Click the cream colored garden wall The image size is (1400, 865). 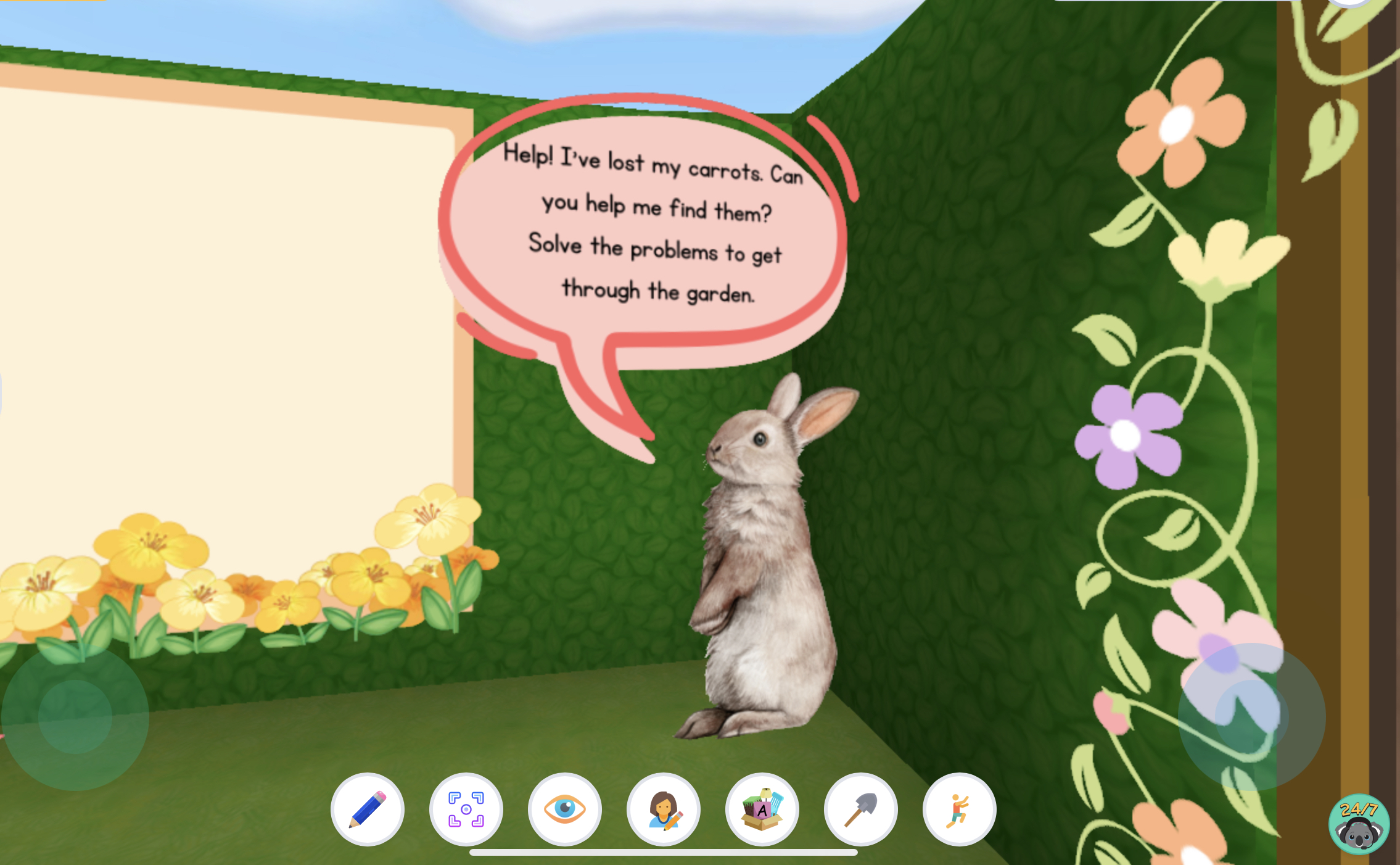click(216, 308)
